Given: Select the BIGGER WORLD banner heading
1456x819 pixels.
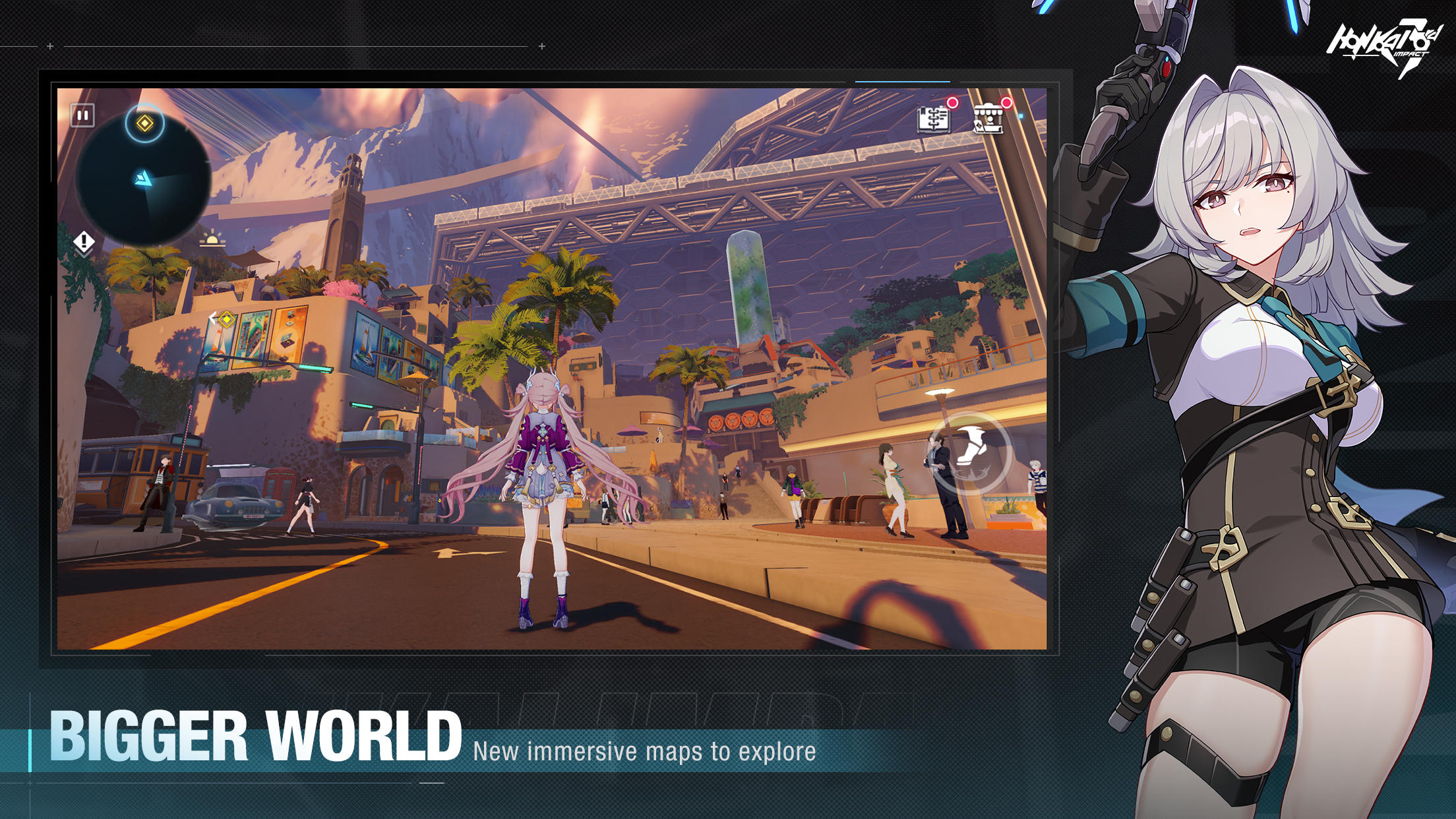Looking at the screenshot, I should [x=257, y=734].
